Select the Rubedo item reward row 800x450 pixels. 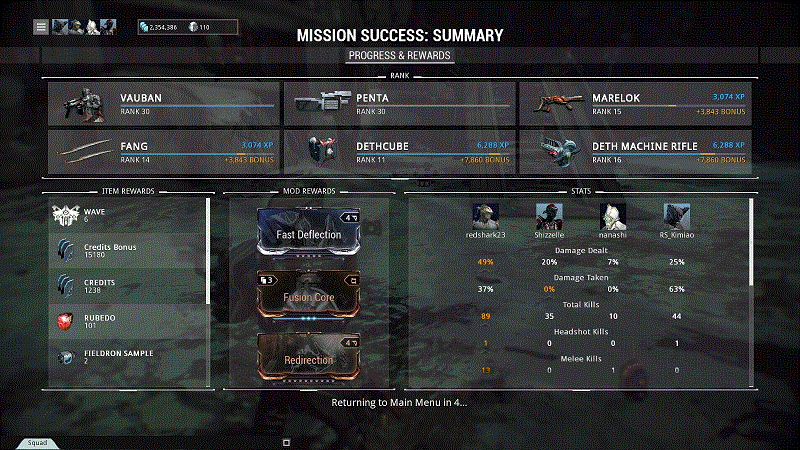128,320
